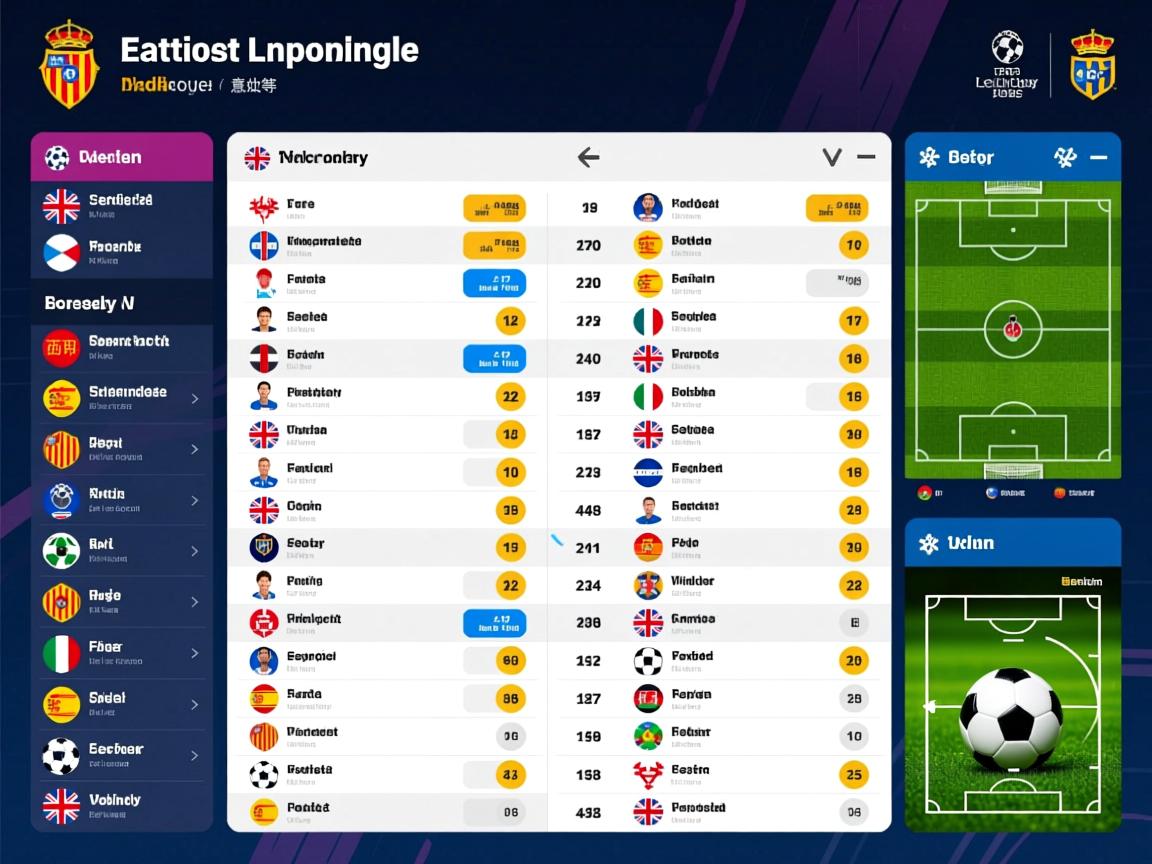Go back using the left arrow
Viewport: 1152px width, 864px height.
click(x=589, y=157)
